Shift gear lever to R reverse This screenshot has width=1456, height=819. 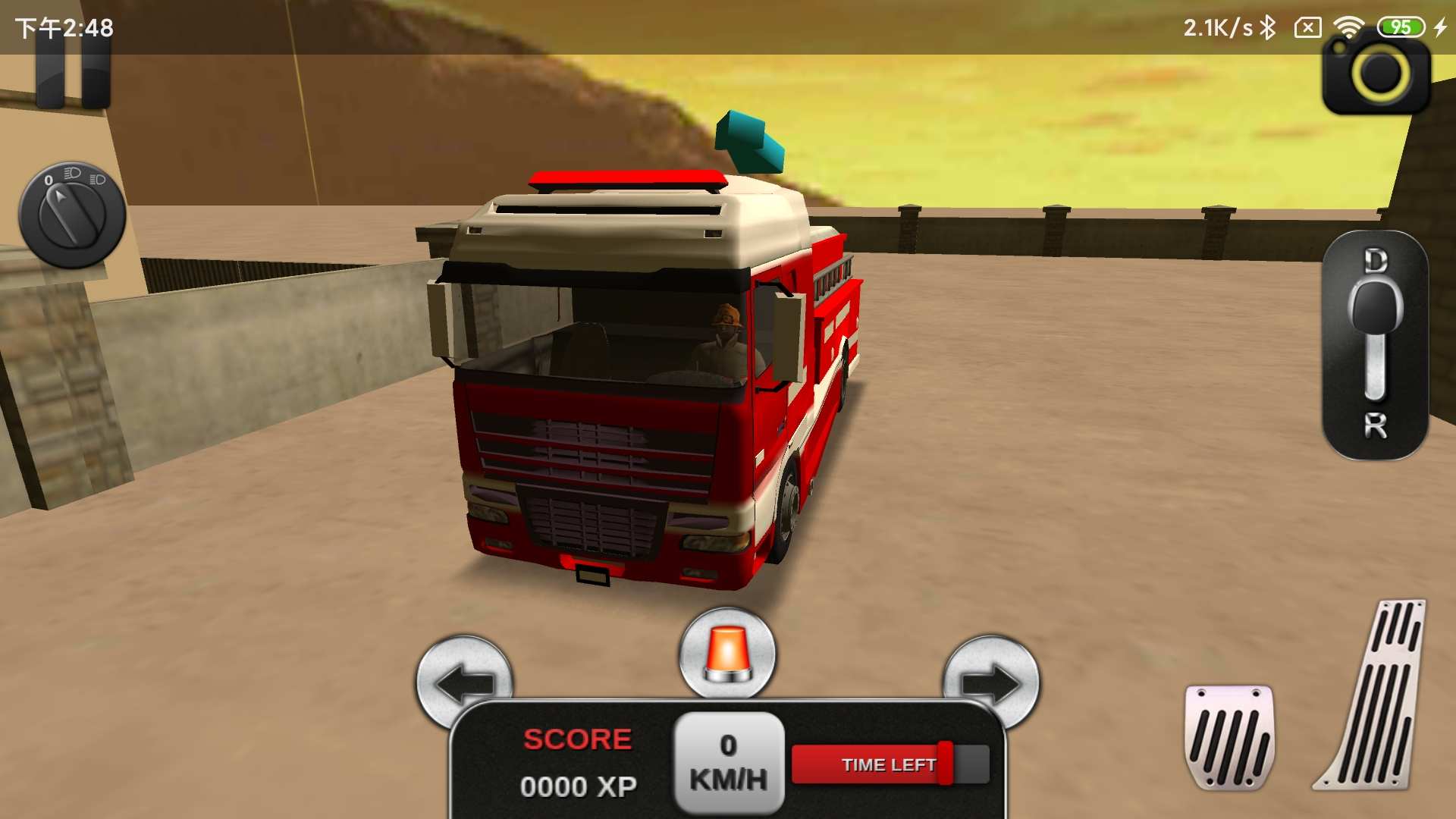[1375, 426]
